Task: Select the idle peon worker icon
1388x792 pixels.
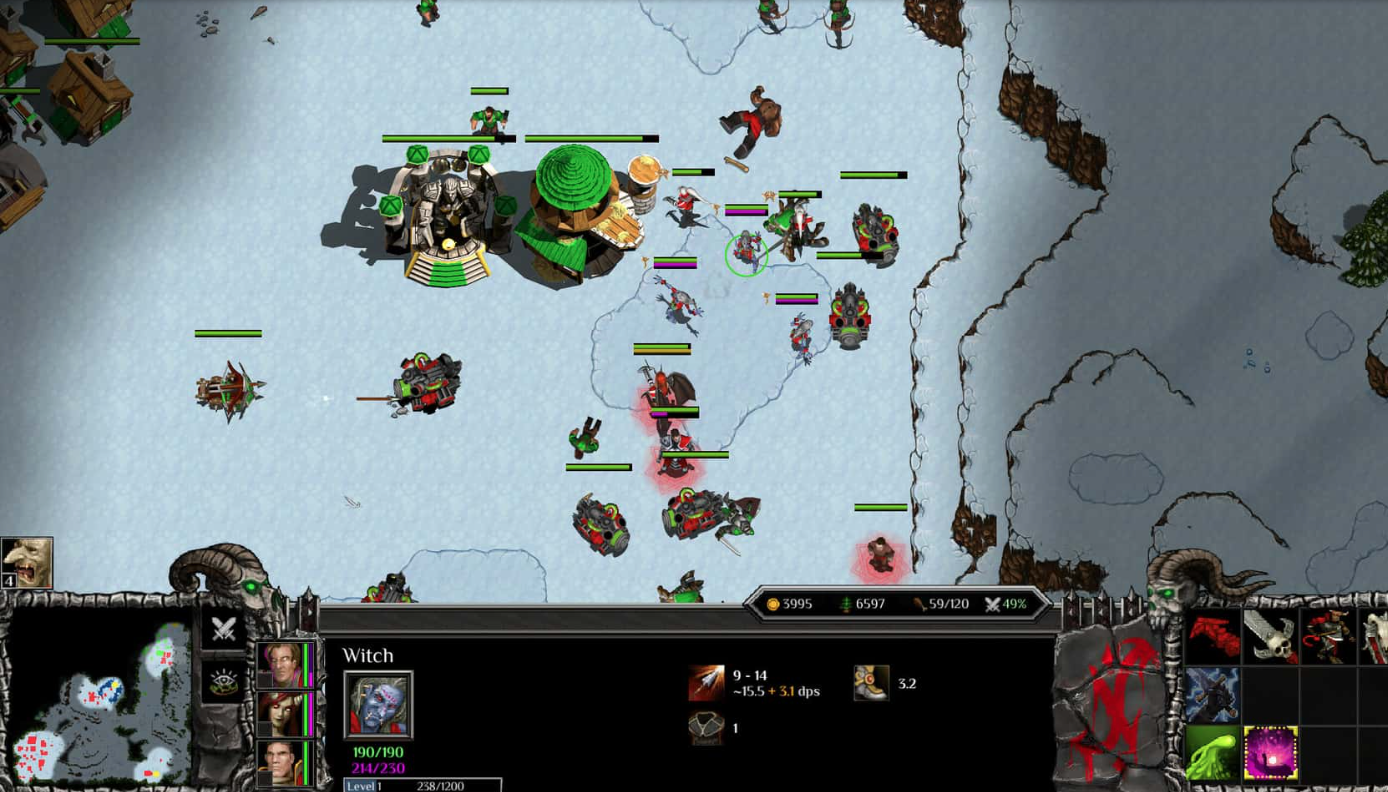Action: (26, 563)
